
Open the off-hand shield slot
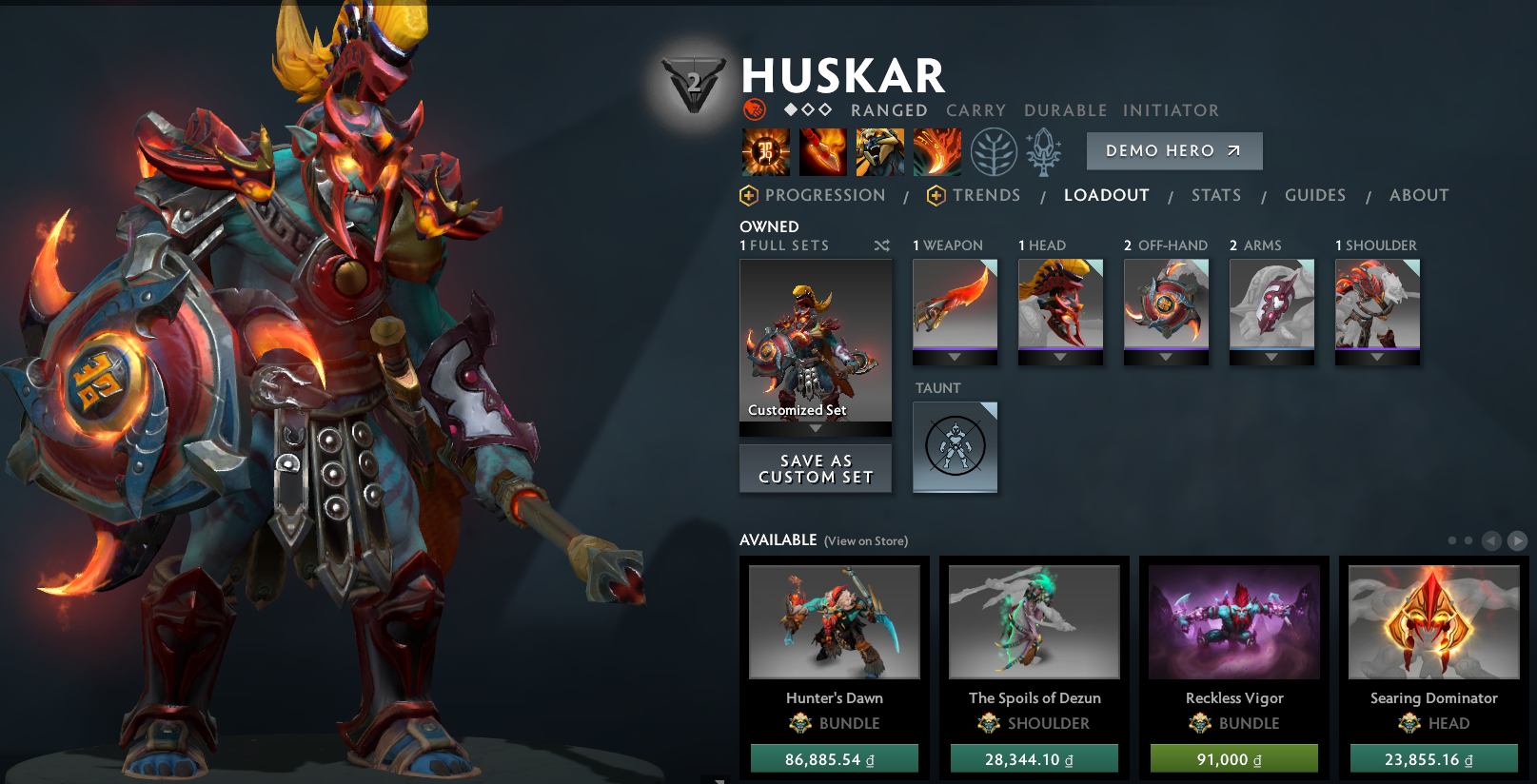click(x=1166, y=304)
